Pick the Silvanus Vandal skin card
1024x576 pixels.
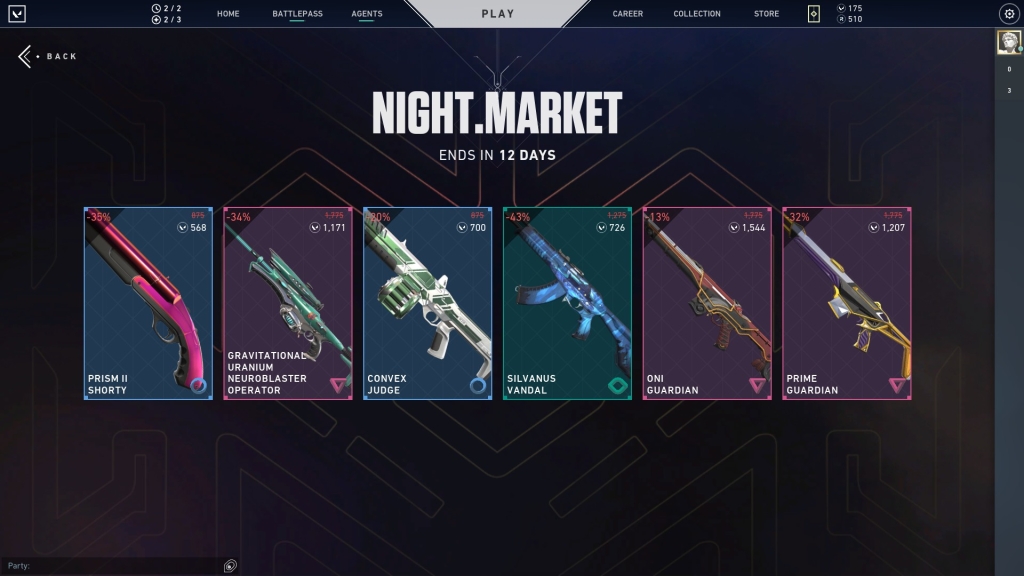pos(567,303)
